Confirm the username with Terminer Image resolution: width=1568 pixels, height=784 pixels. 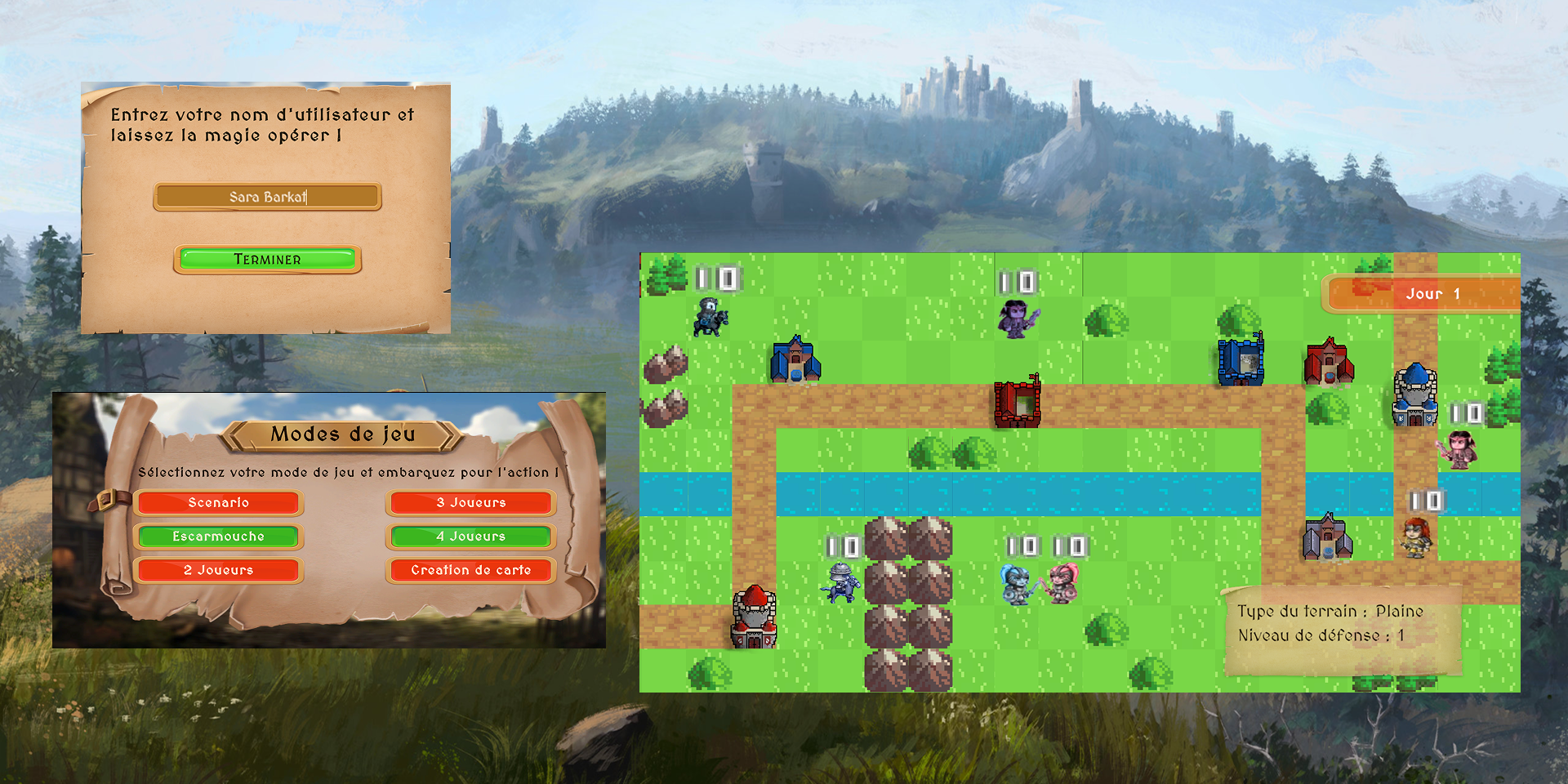267,259
